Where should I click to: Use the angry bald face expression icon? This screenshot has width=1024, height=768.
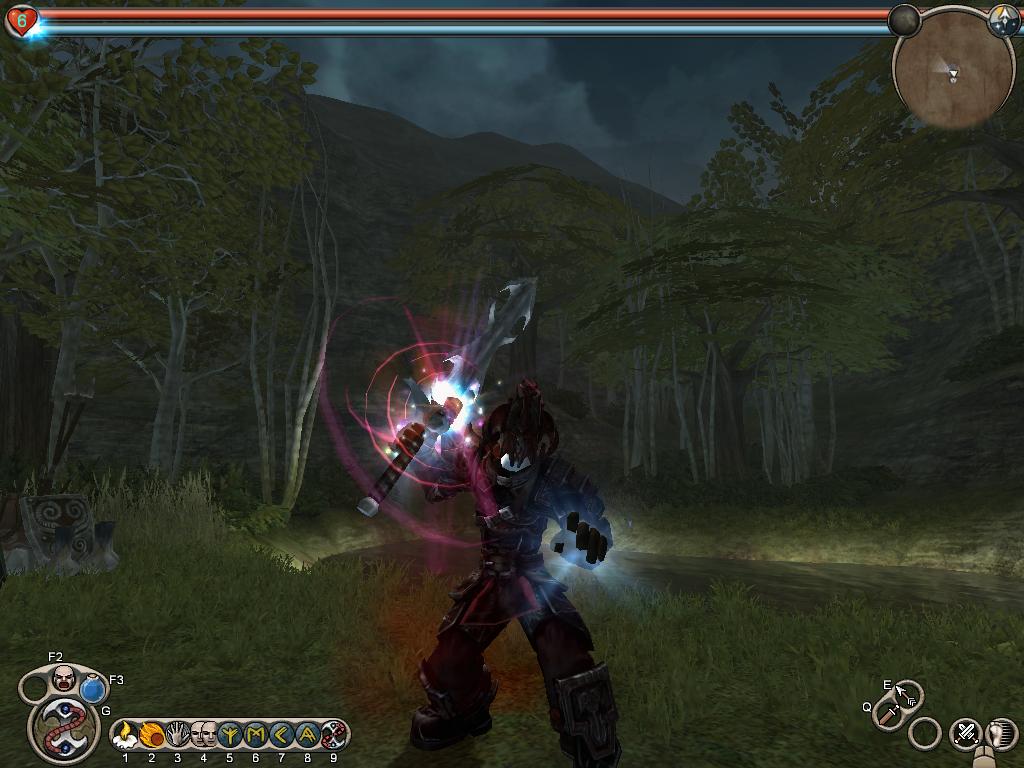point(64,678)
